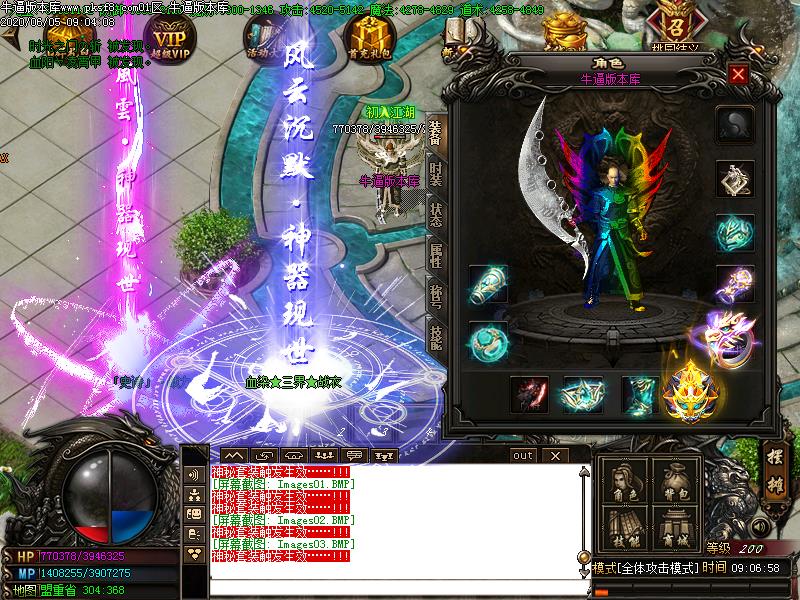800x600 pixels.
Task: Select the equipped helmet slot
Action: click(x=735, y=123)
